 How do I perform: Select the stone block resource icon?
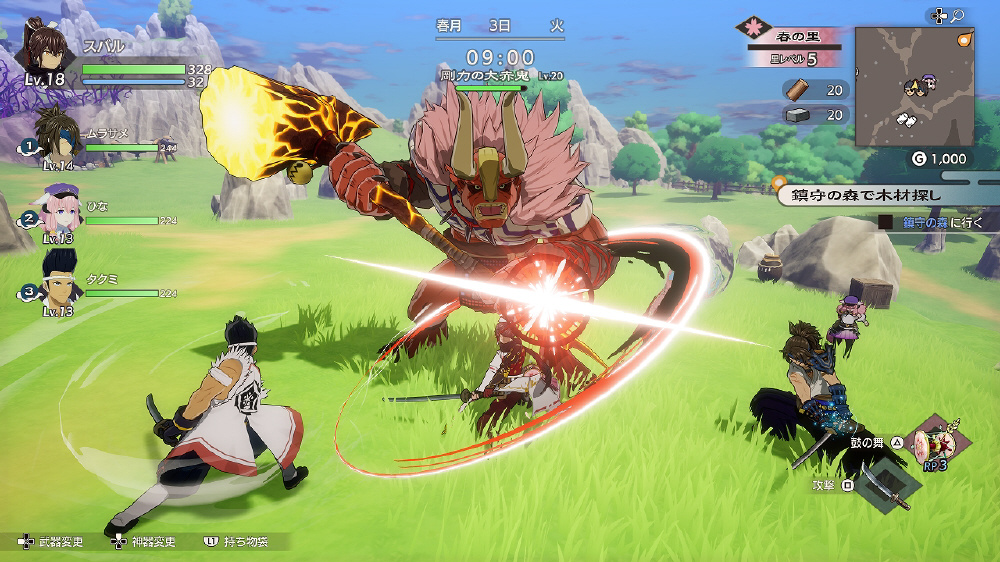[799, 115]
